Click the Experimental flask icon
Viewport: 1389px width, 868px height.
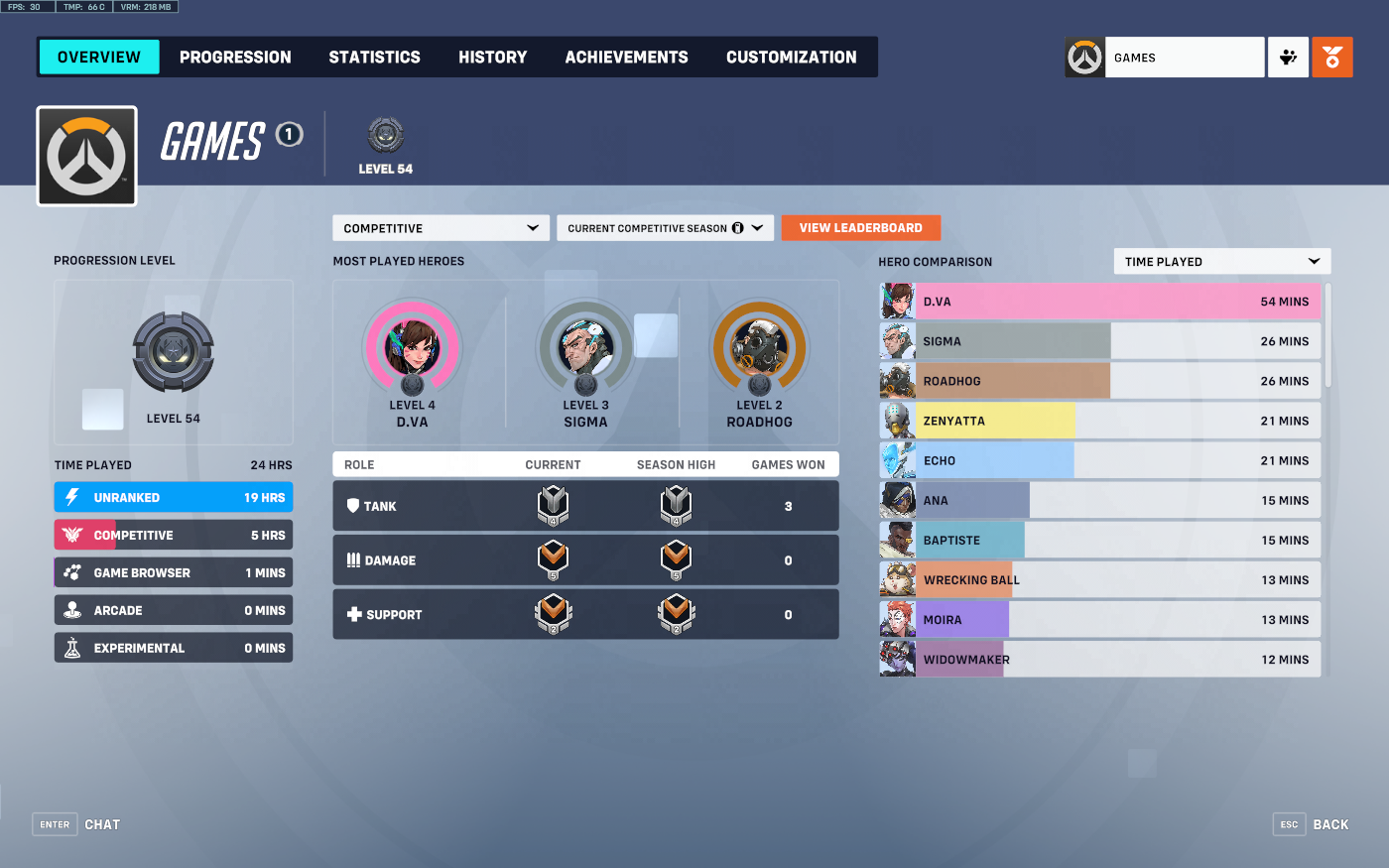pyautogui.click(x=70, y=648)
